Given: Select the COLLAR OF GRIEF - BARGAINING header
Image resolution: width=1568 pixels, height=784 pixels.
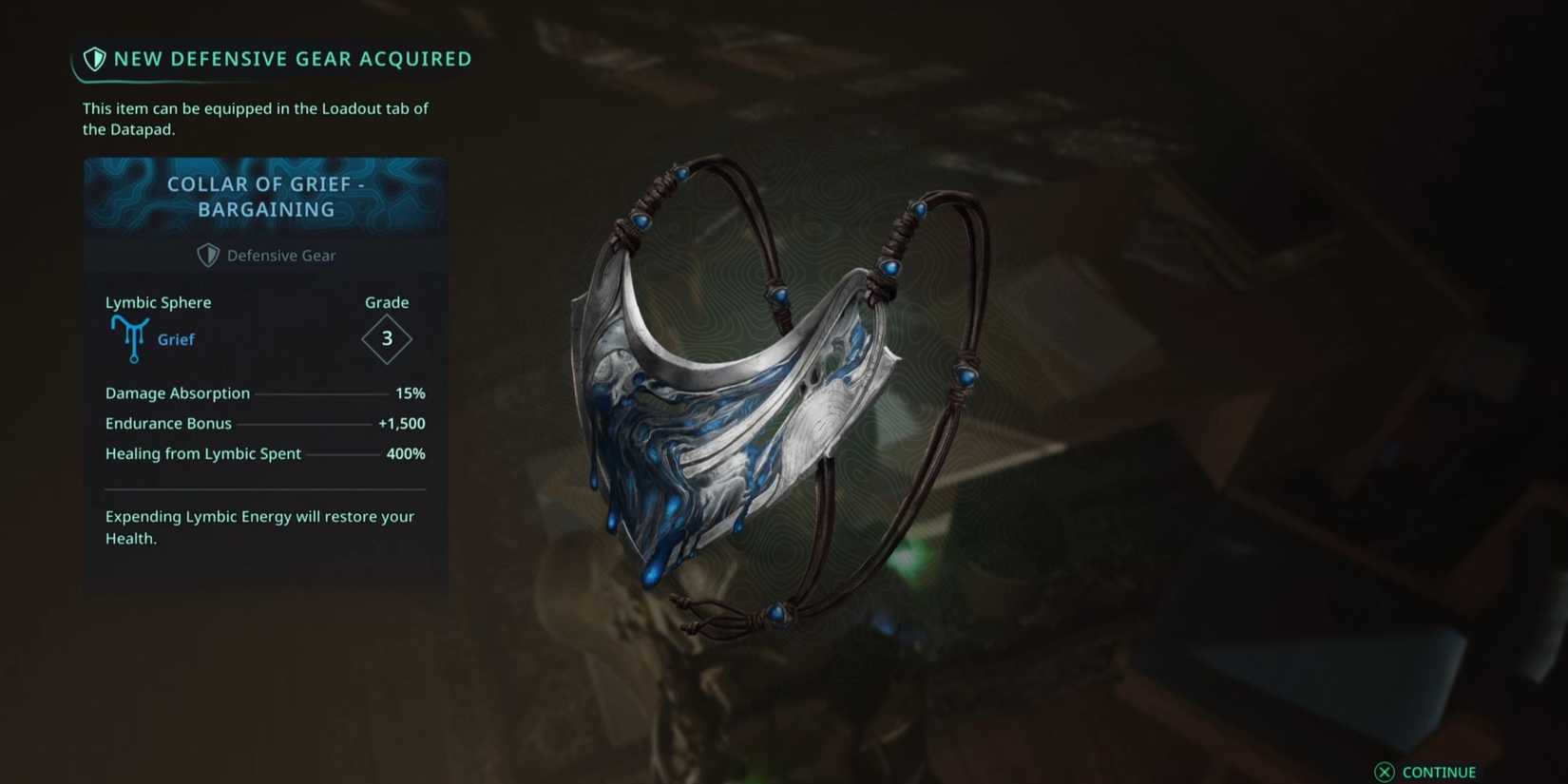Looking at the screenshot, I should point(266,197).
